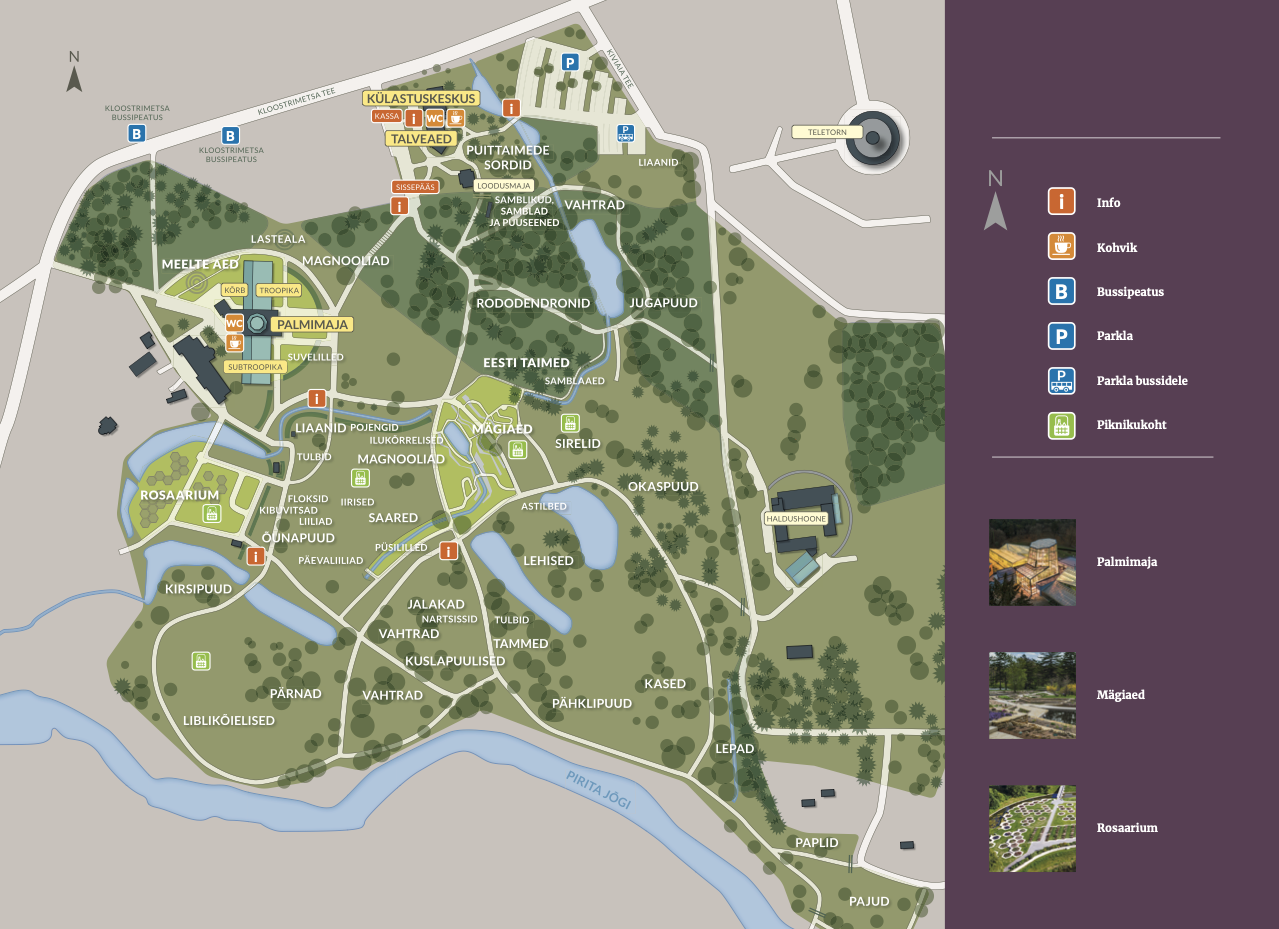Open the Palmimaja photo thumbnail in the side panel
Screen dimensions: 1279x929
coord(1032,562)
